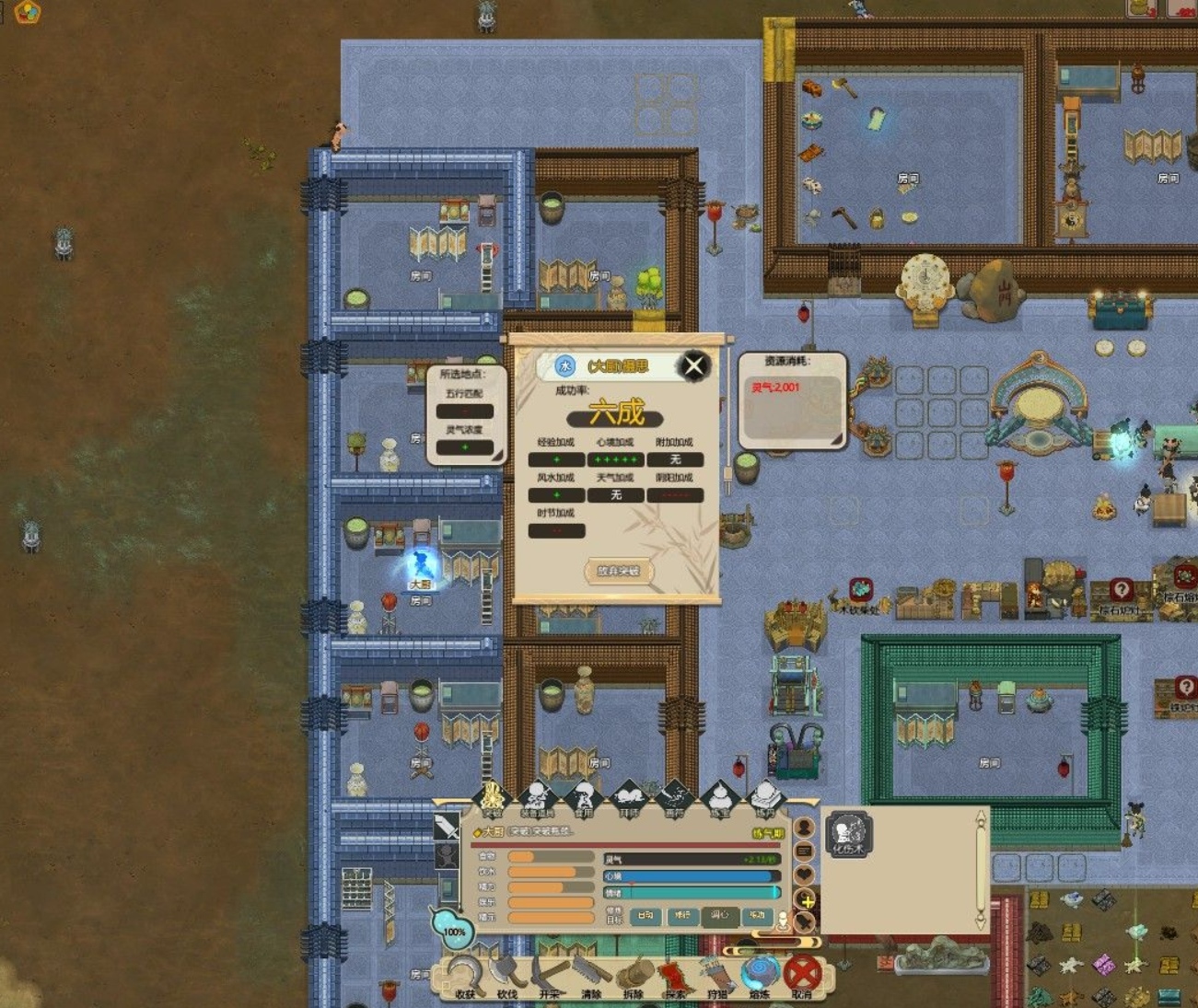The height and width of the screenshot is (1008, 1198).
Task: Open the 食用 eat action icon
Action: (x=583, y=799)
